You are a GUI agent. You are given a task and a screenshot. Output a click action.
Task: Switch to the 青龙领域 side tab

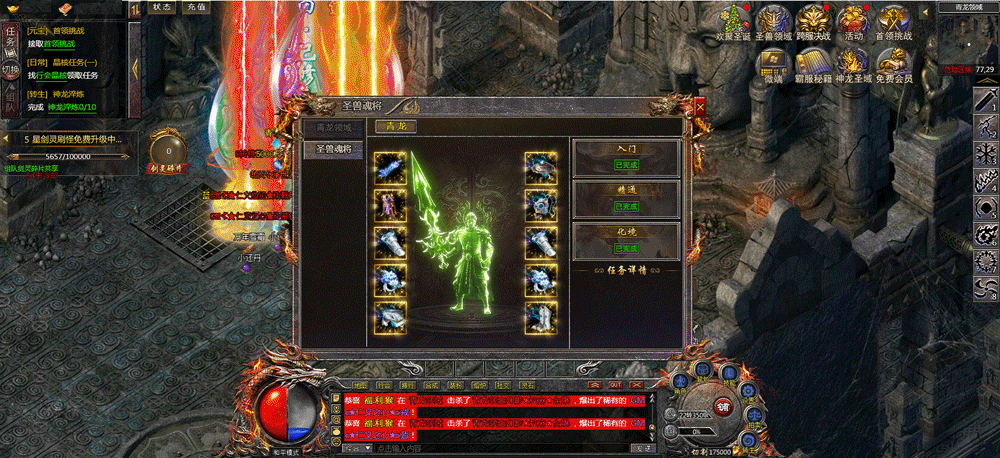[x=333, y=128]
